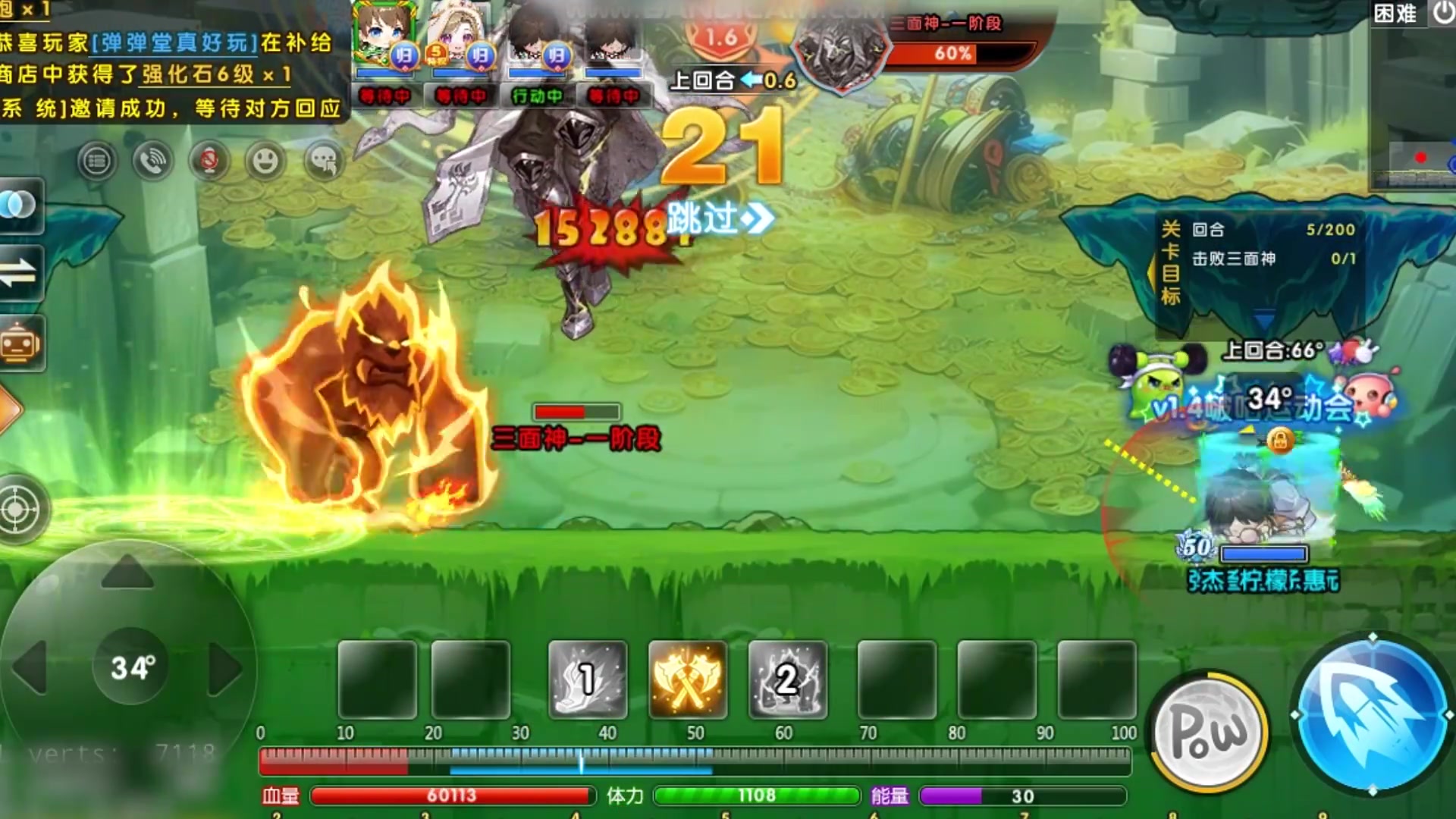Screen dimensions: 1456x819
Task: Activate the golden crossed axes skill
Action: pos(687,680)
